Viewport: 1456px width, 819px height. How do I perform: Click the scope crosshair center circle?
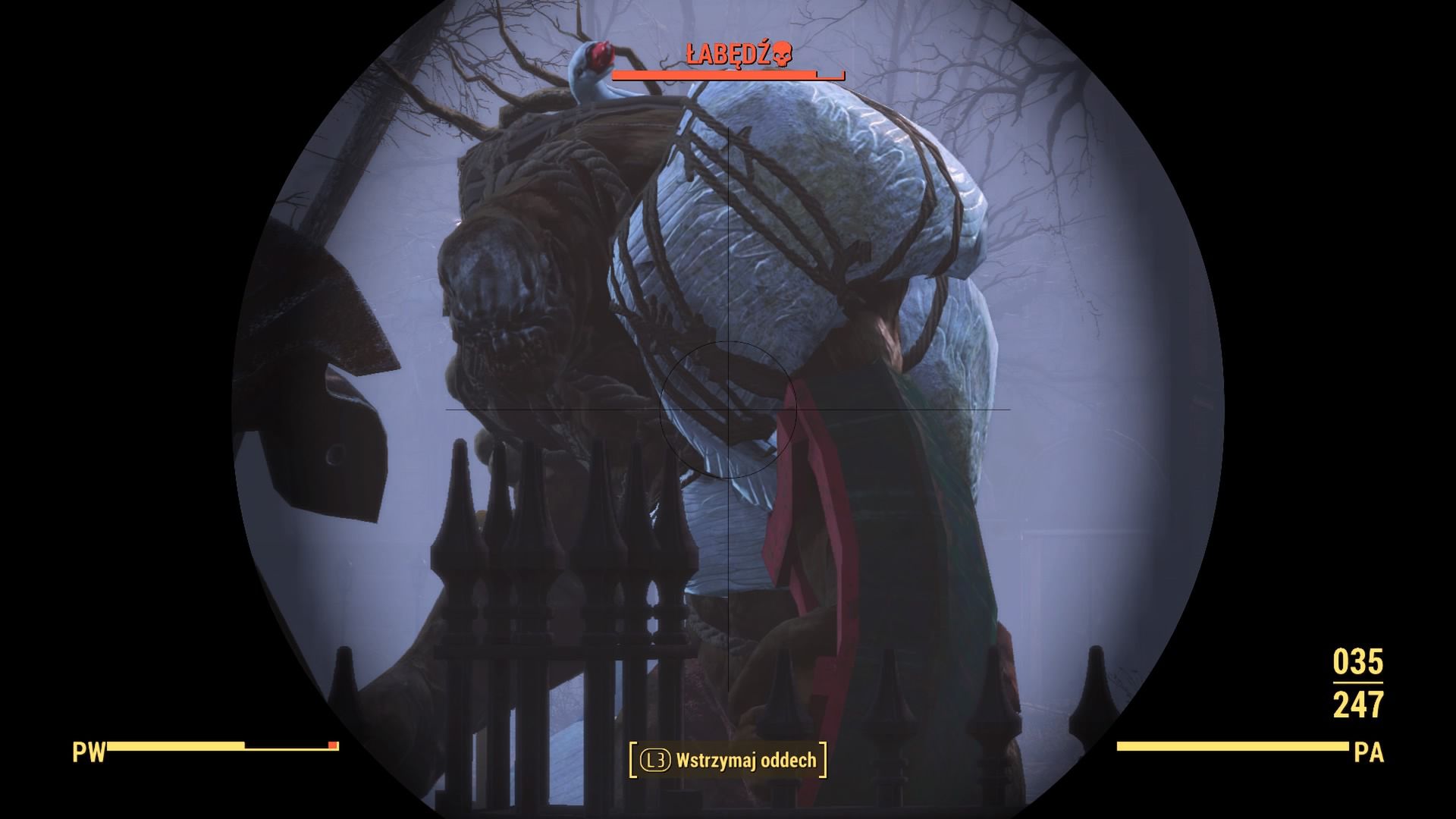click(x=728, y=409)
